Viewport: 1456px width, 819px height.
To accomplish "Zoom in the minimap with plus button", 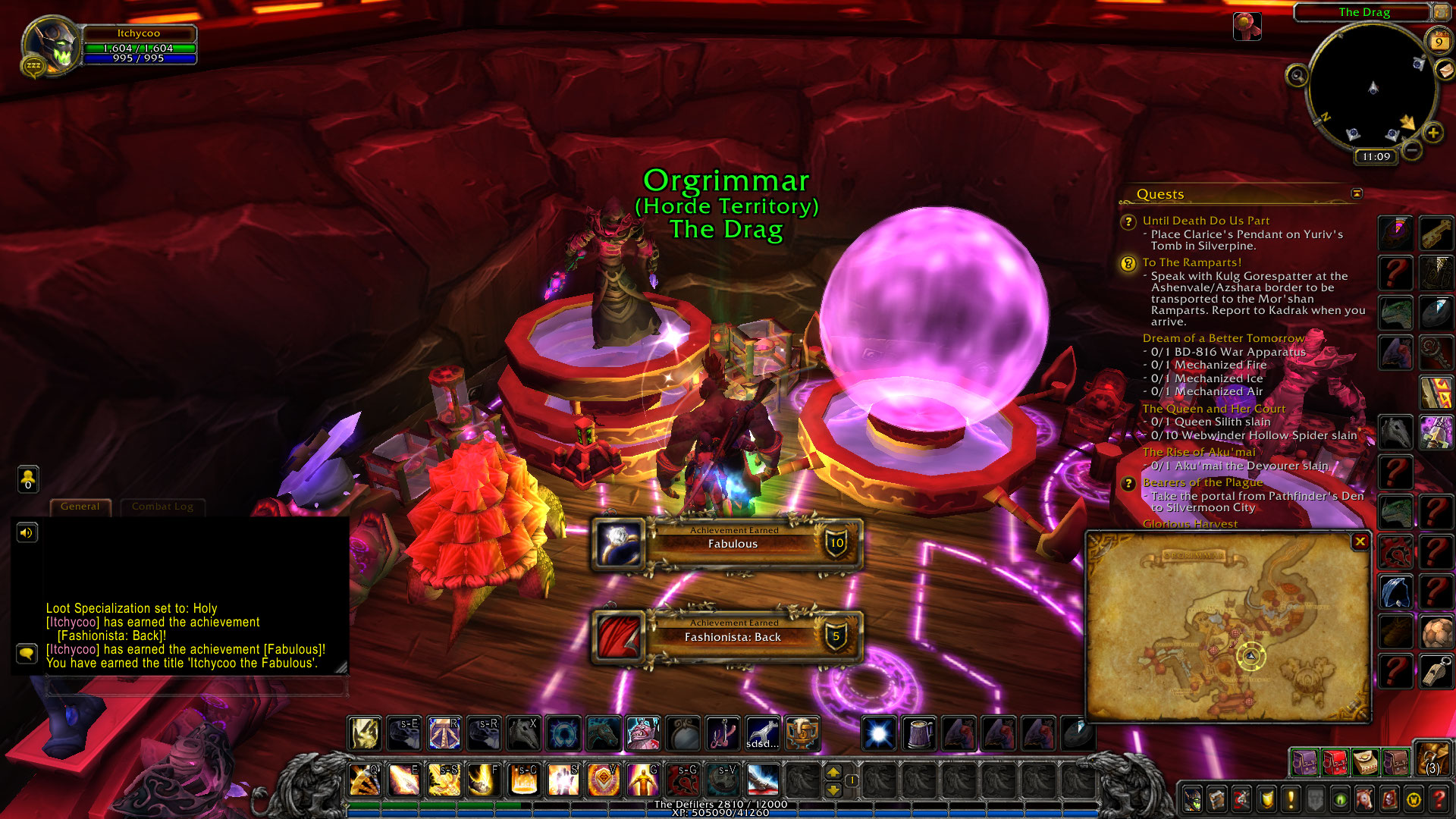I will [x=1432, y=133].
